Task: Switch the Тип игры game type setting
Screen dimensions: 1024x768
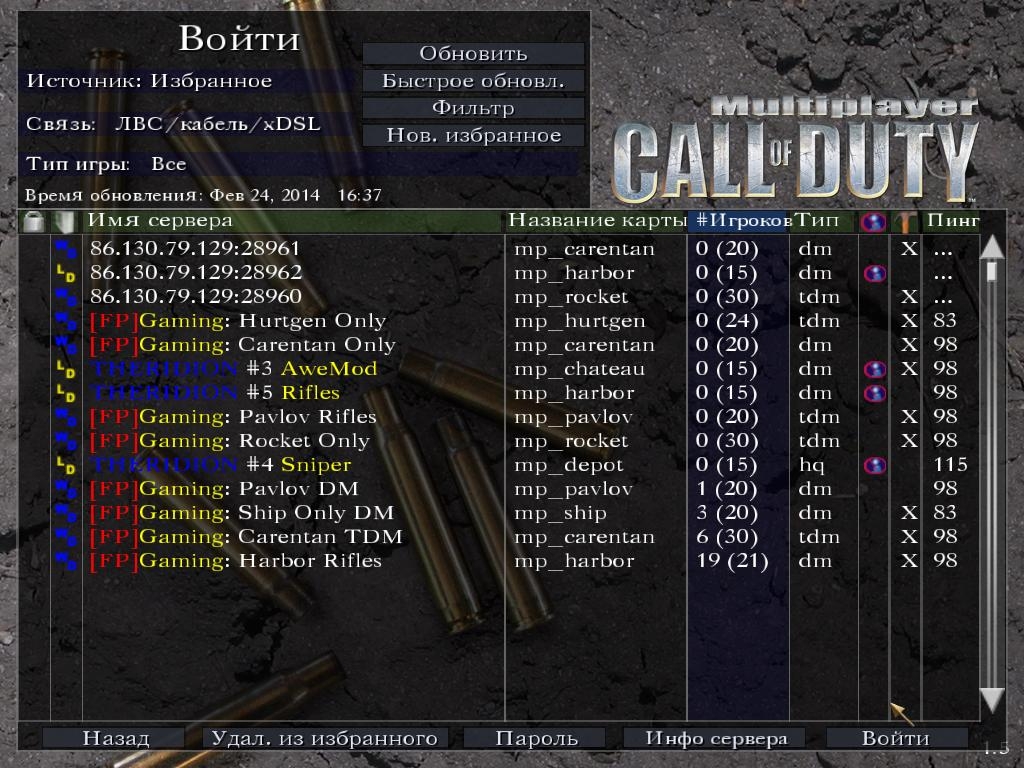Action: (x=107, y=164)
